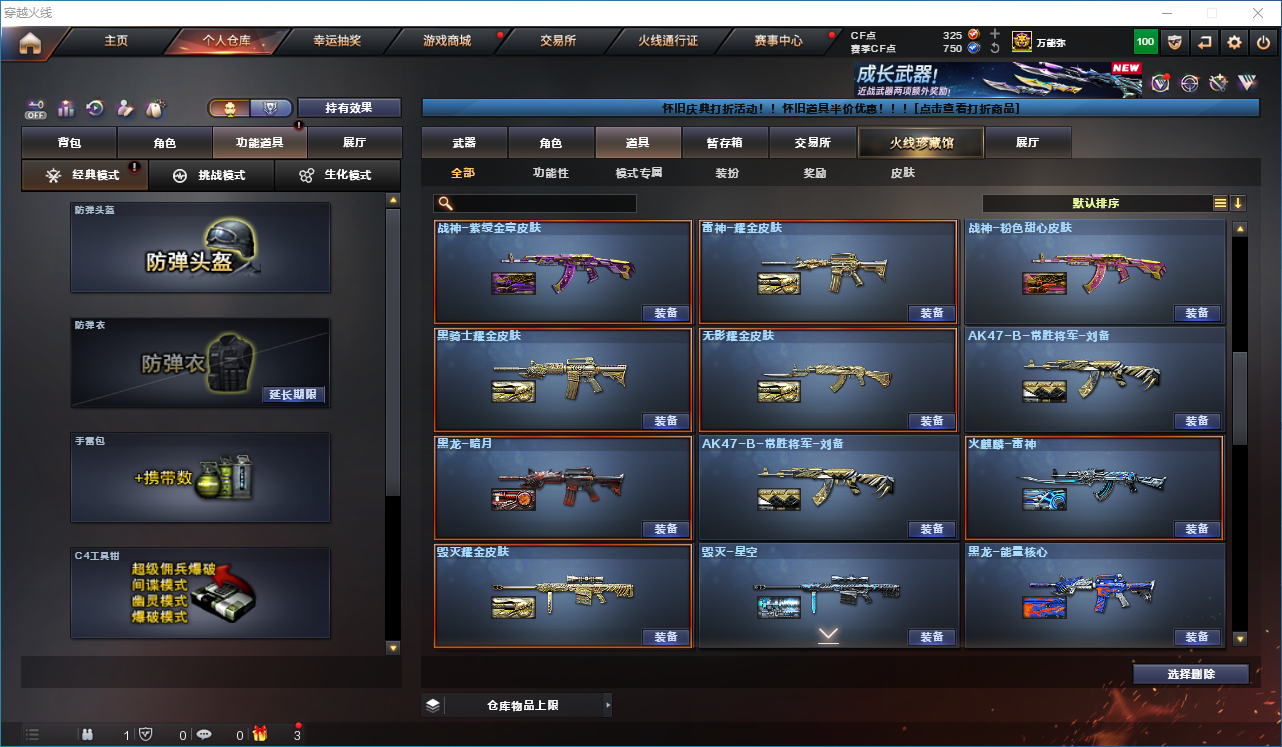Filter items by 皮肤 skins
The image size is (1282, 747).
(902, 173)
